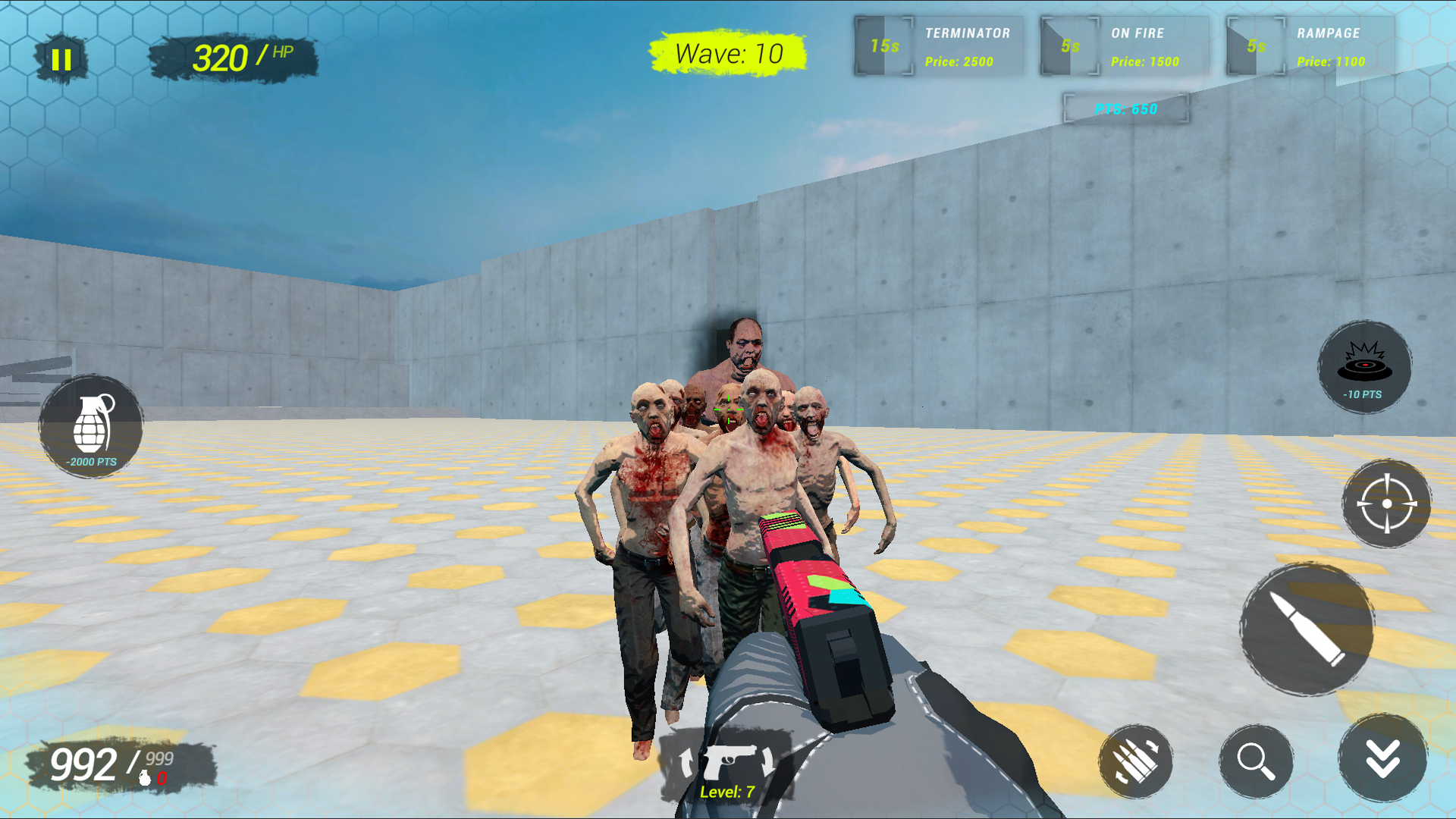
Task: Purchase the Rampage perk for 1100
Action: [1331, 45]
